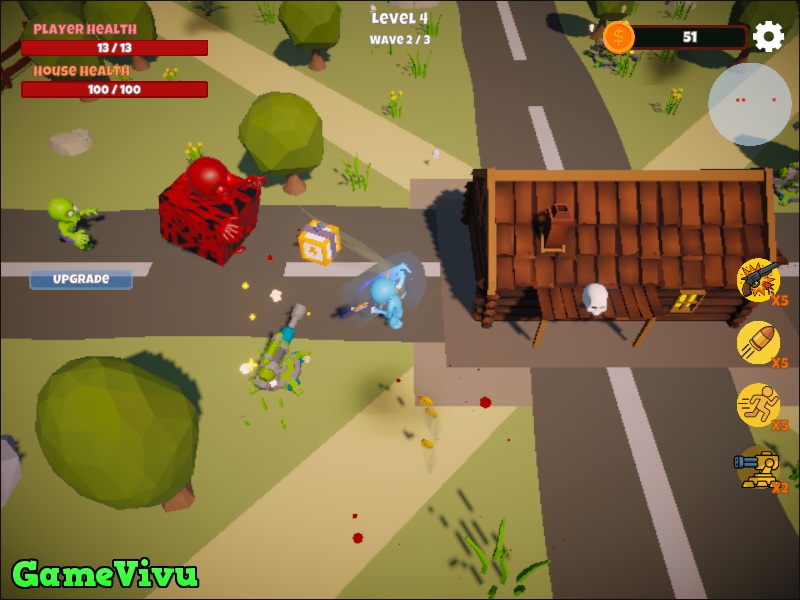Use the bullet speed power-up

[x=758, y=342]
